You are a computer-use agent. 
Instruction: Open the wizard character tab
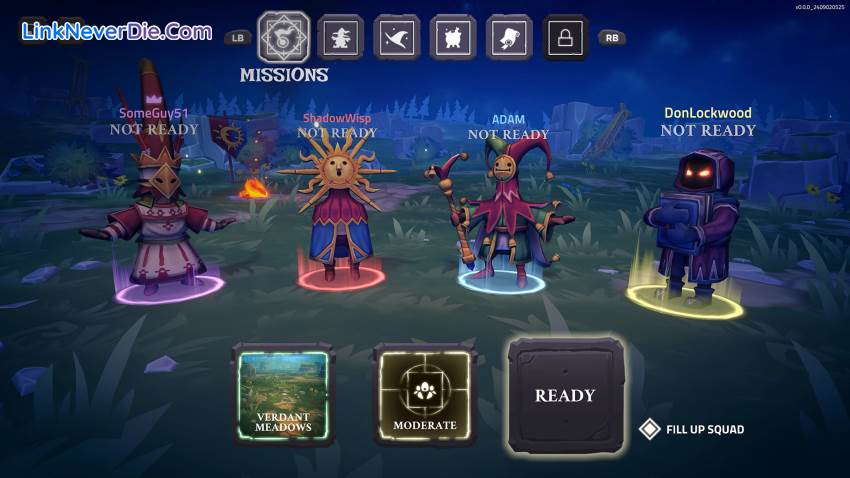click(341, 38)
